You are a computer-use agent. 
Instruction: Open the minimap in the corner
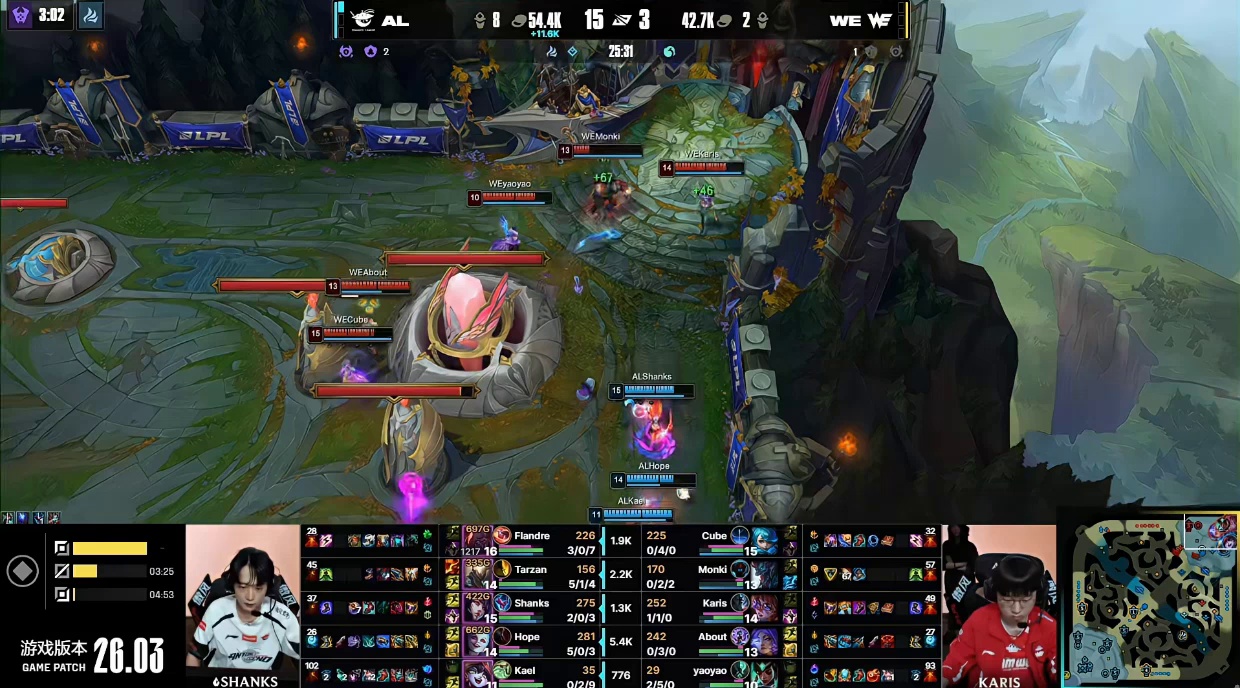(x=1148, y=598)
